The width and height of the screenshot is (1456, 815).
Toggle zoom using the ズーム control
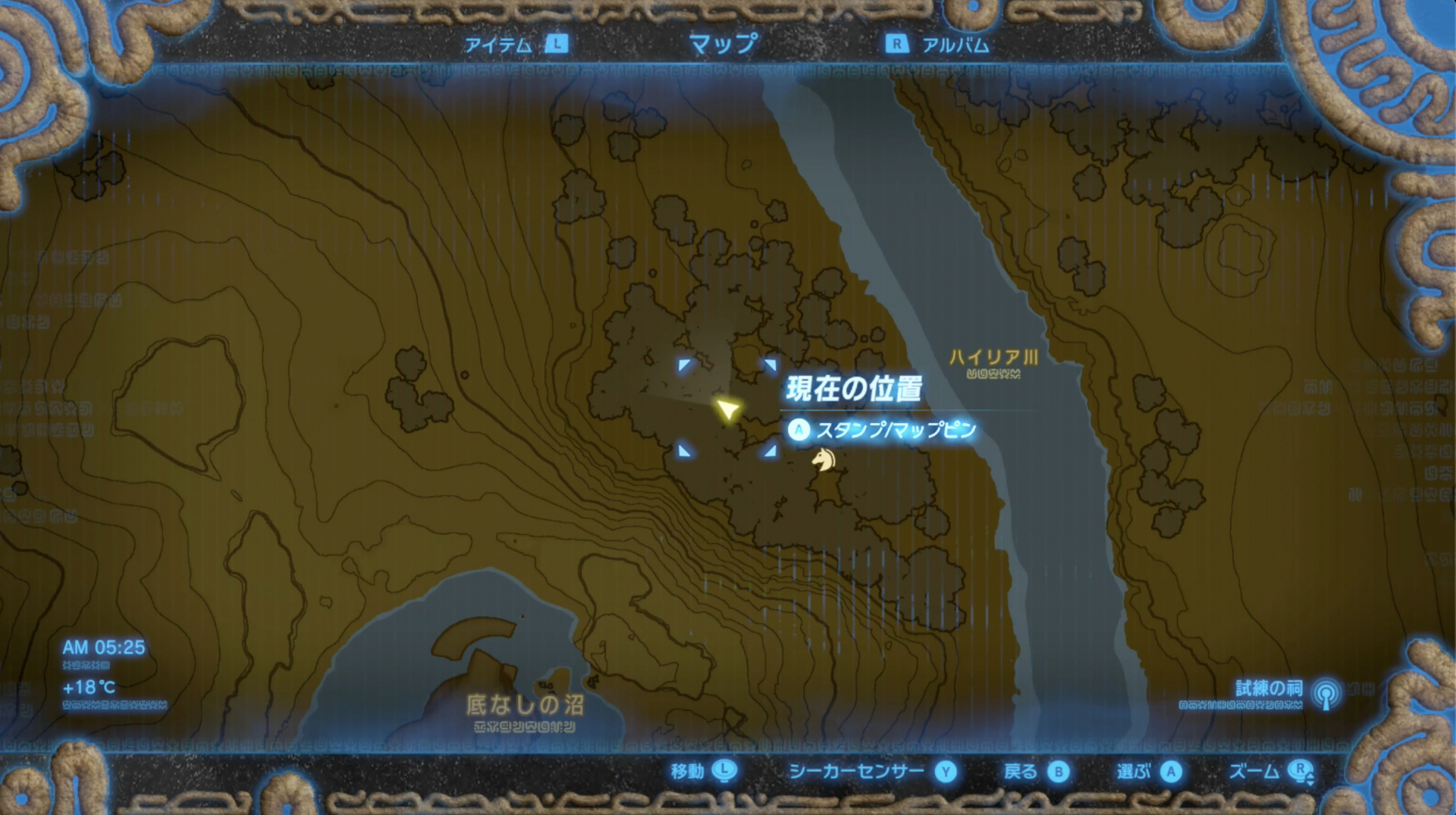tap(1255, 773)
